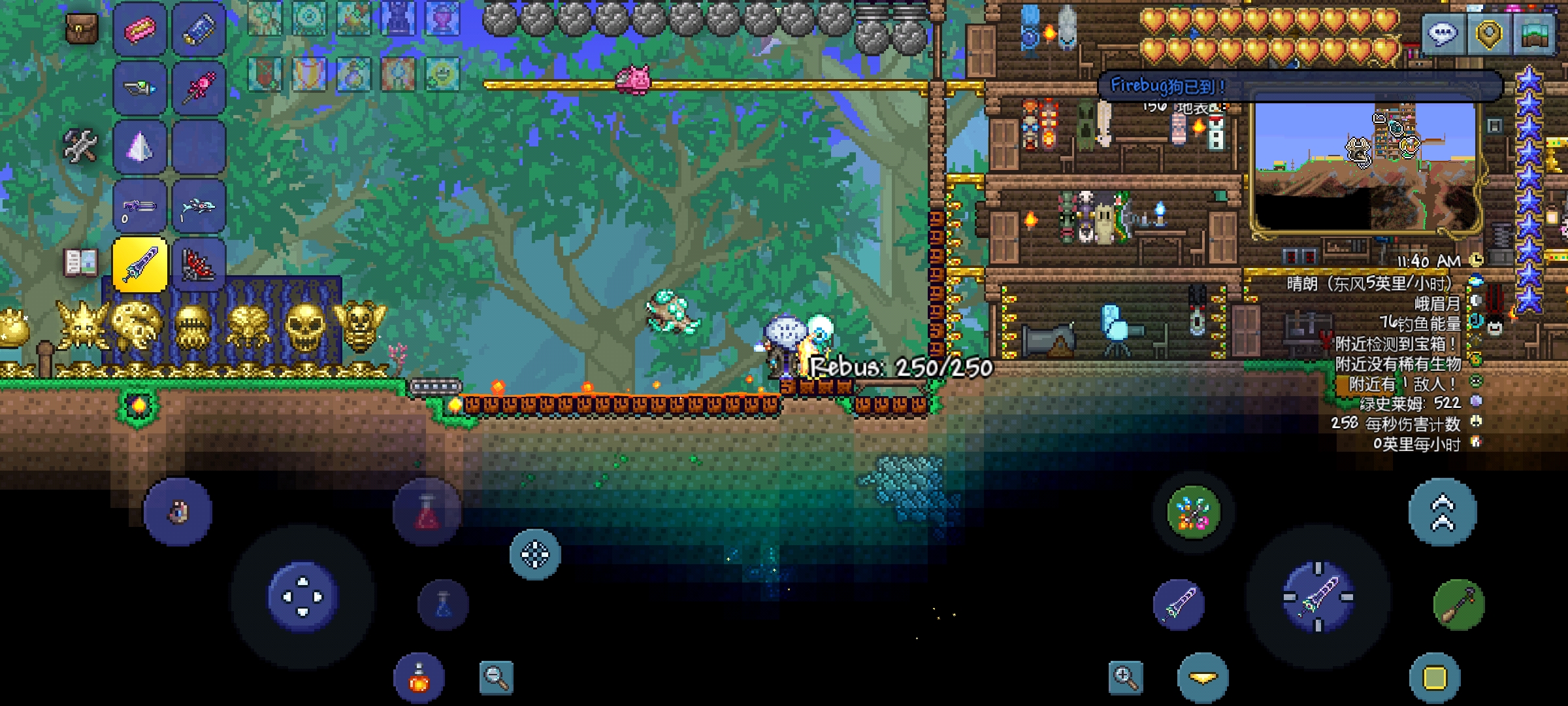The height and width of the screenshot is (706, 1568).
Task: Tap the double-arrow jump button
Action: [x=1443, y=512]
